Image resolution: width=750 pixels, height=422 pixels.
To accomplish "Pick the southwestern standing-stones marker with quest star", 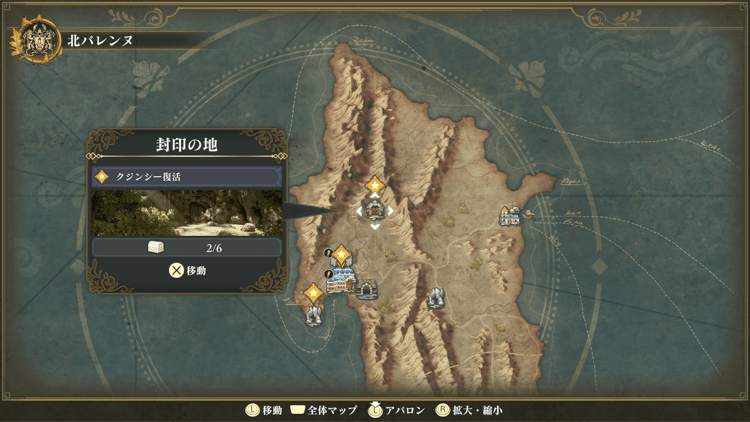I will (314, 314).
